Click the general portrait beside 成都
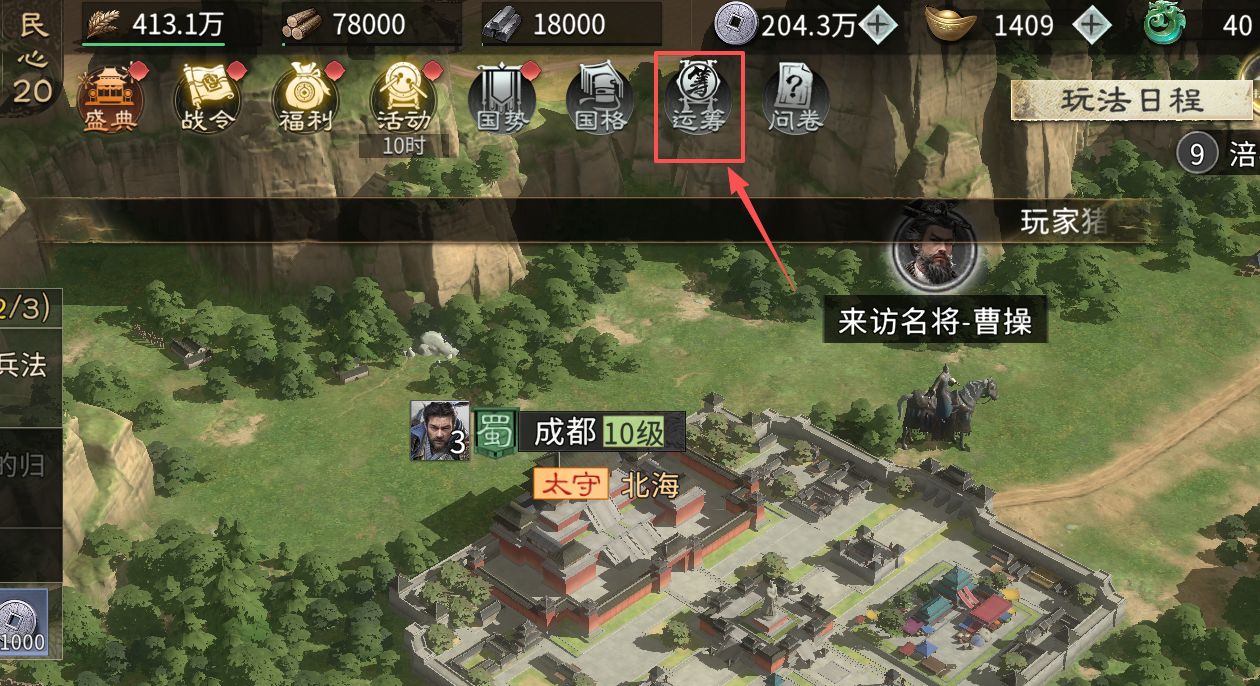Screen dimensions: 1260x686 439,431
